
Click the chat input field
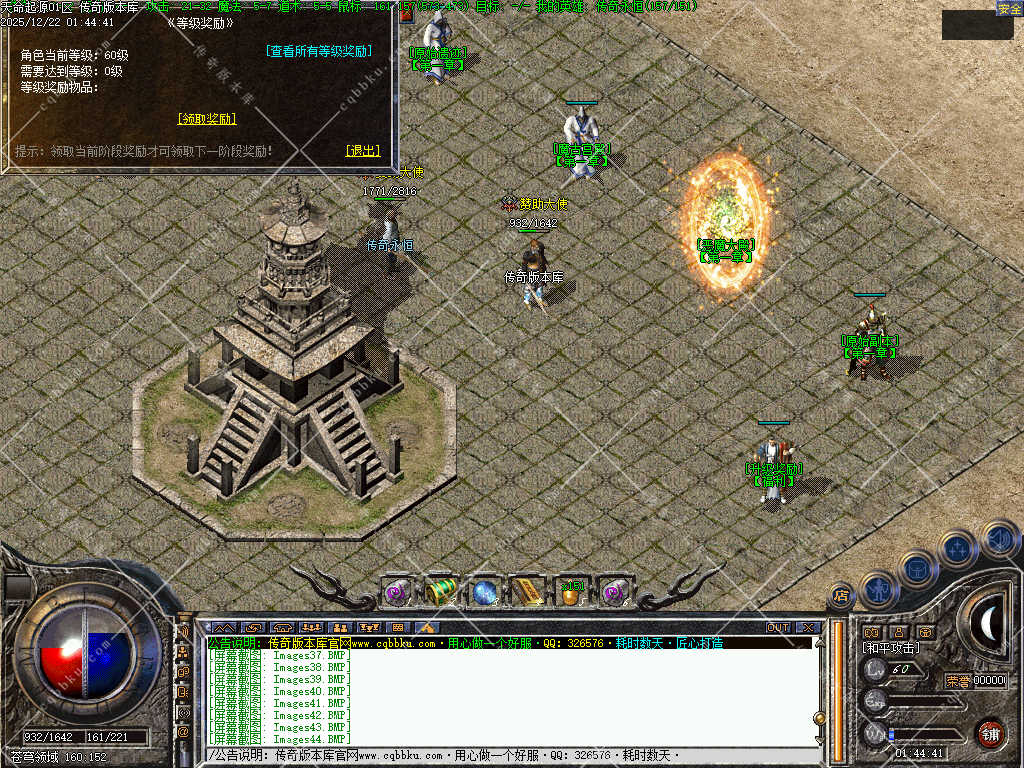(x=500, y=756)
